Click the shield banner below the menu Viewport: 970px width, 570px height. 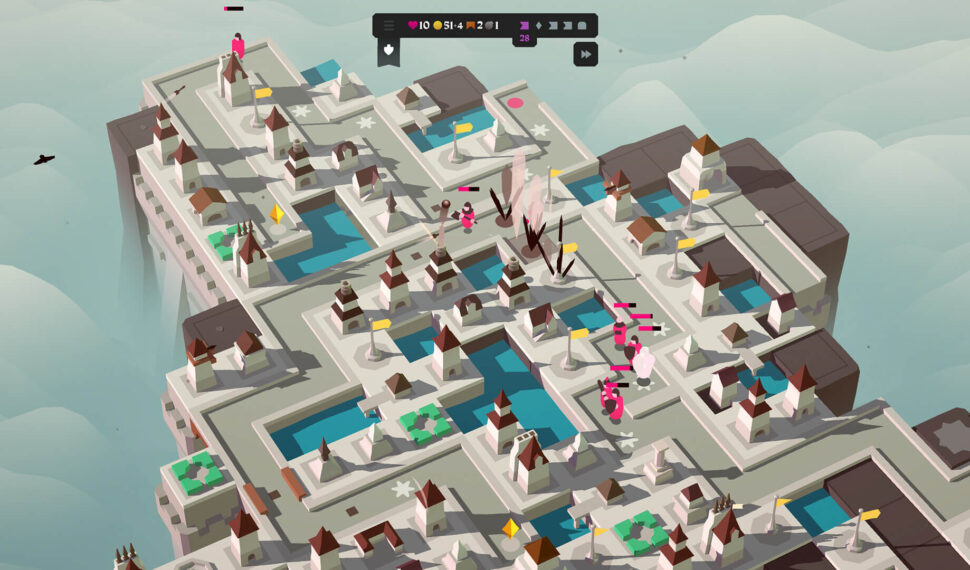(389, 51)
